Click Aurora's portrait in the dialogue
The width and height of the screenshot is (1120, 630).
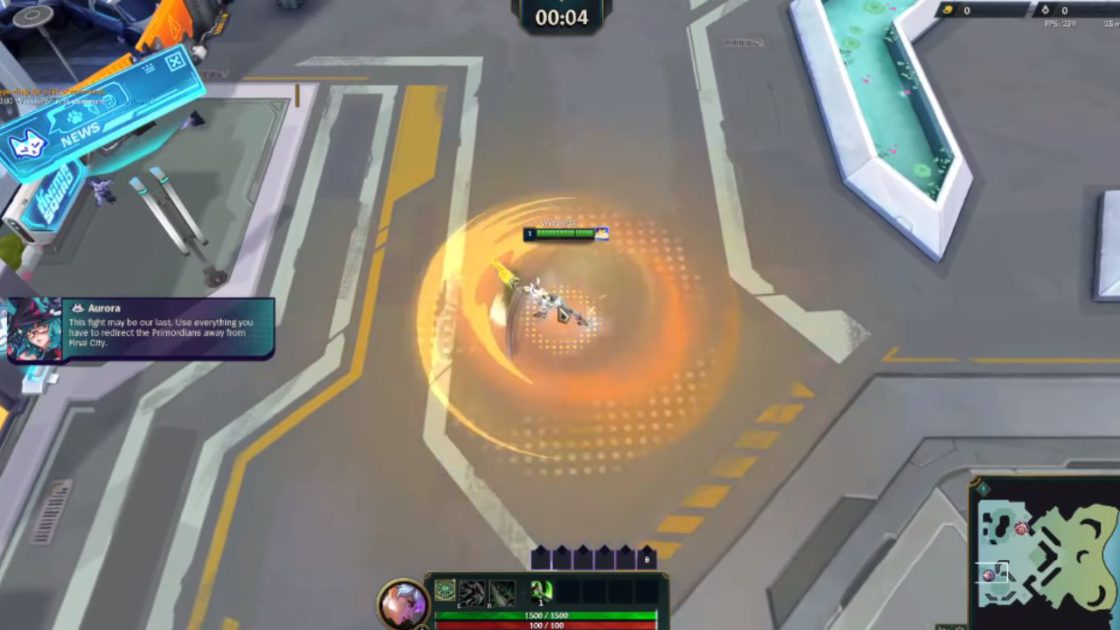coord(34,330)
